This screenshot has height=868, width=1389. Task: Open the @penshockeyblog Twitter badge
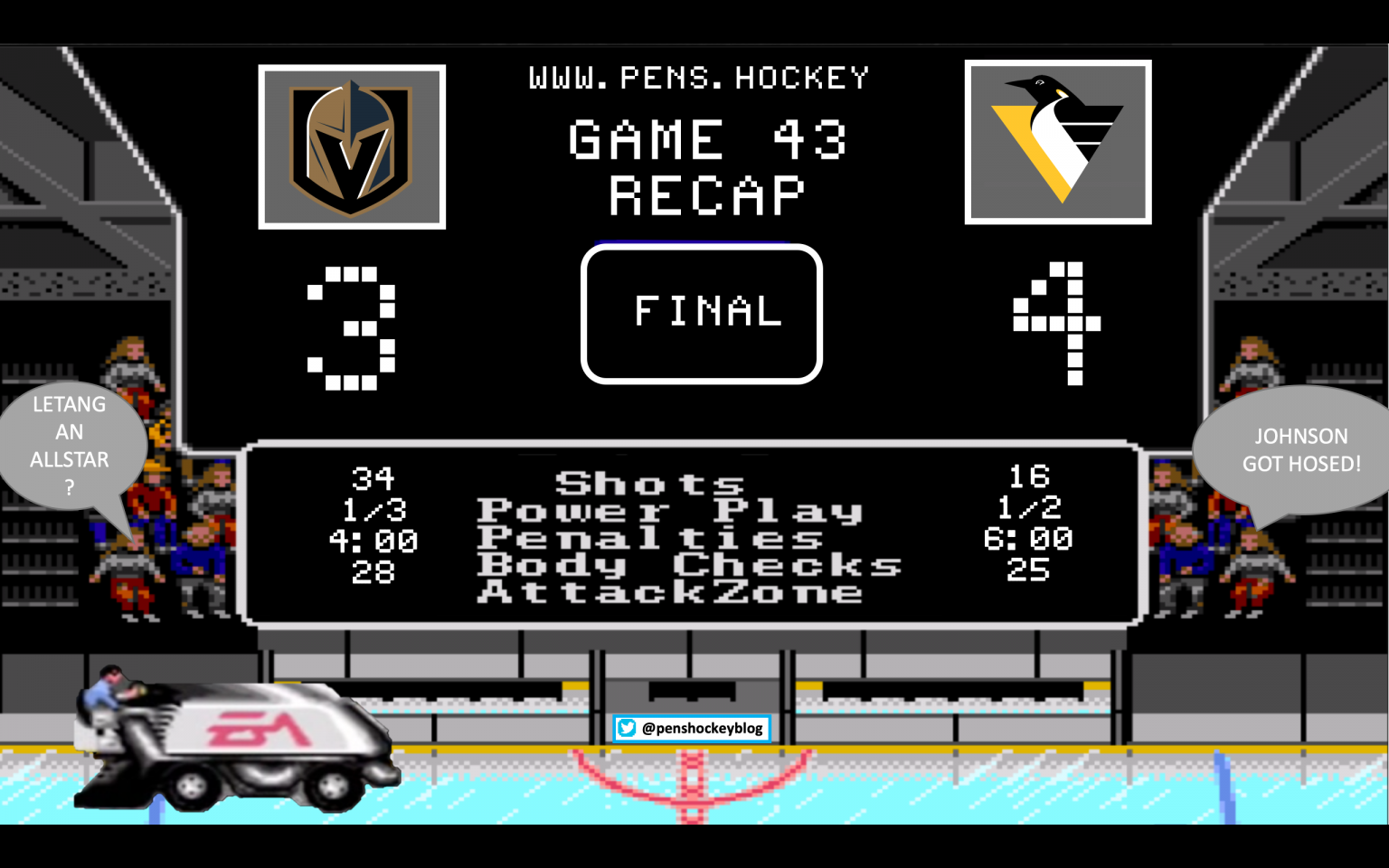click(x=692, y=728)
